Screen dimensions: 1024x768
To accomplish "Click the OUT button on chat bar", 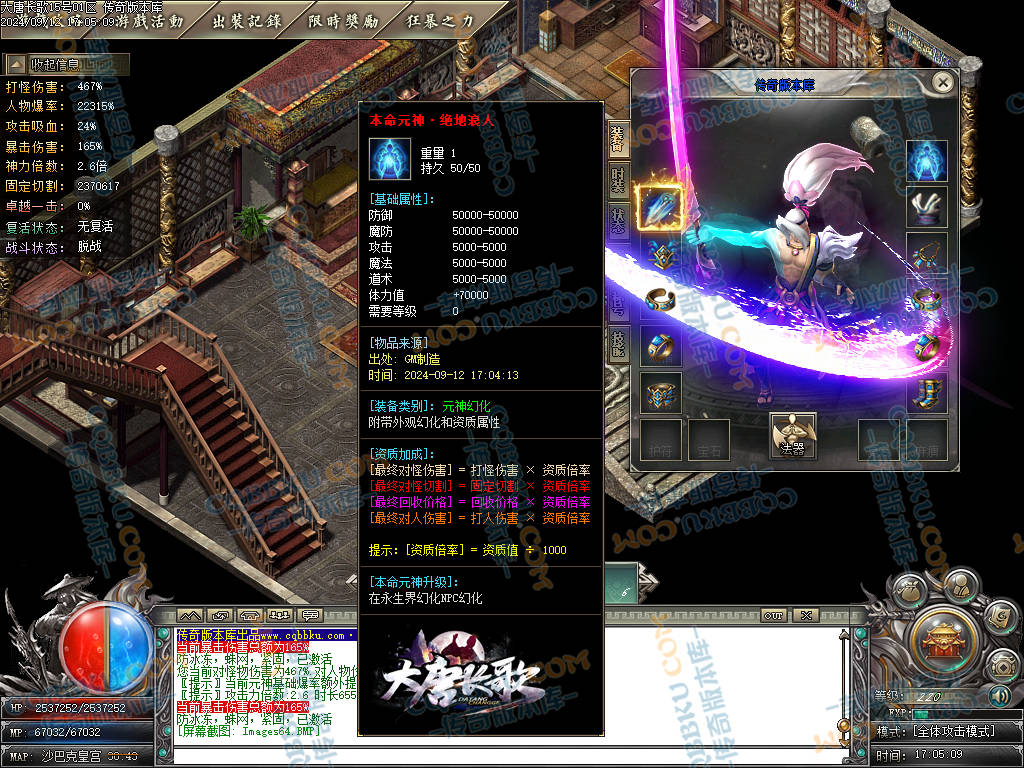I will pos(773,615).
